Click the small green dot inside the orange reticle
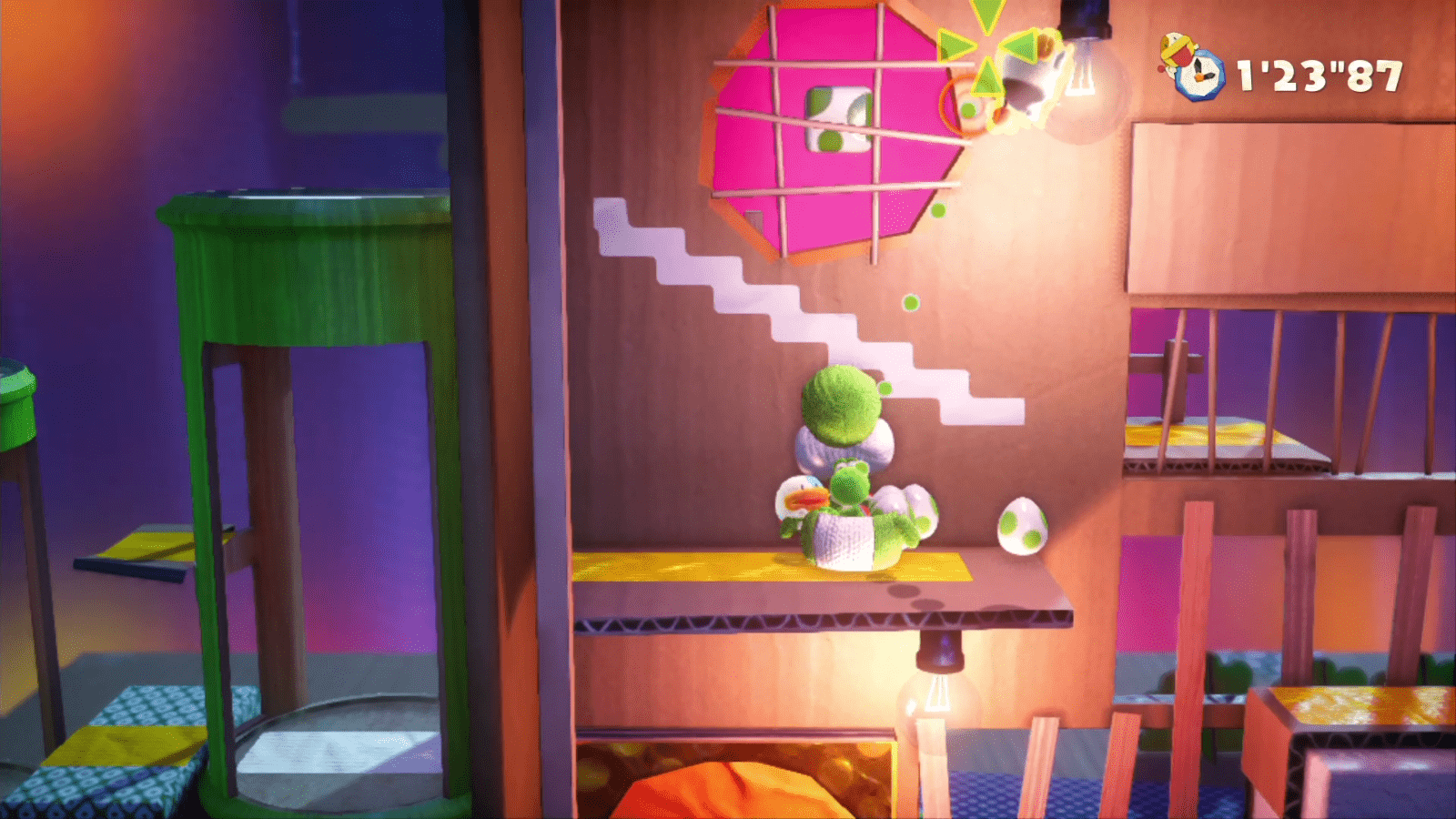The width and height of the screenshot is (1456, 819). coord(968,109)
